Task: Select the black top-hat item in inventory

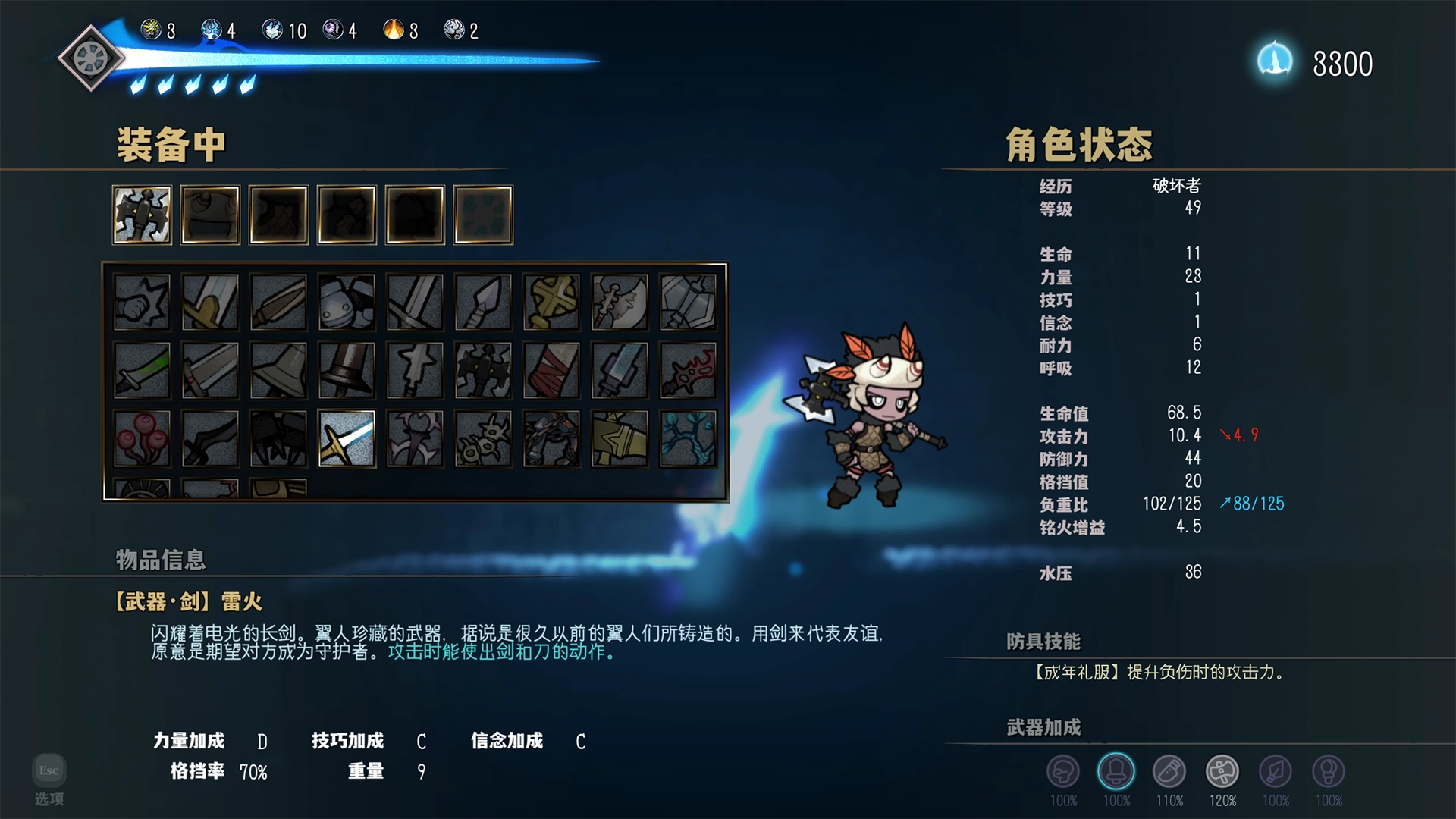Action: (346, 372)
